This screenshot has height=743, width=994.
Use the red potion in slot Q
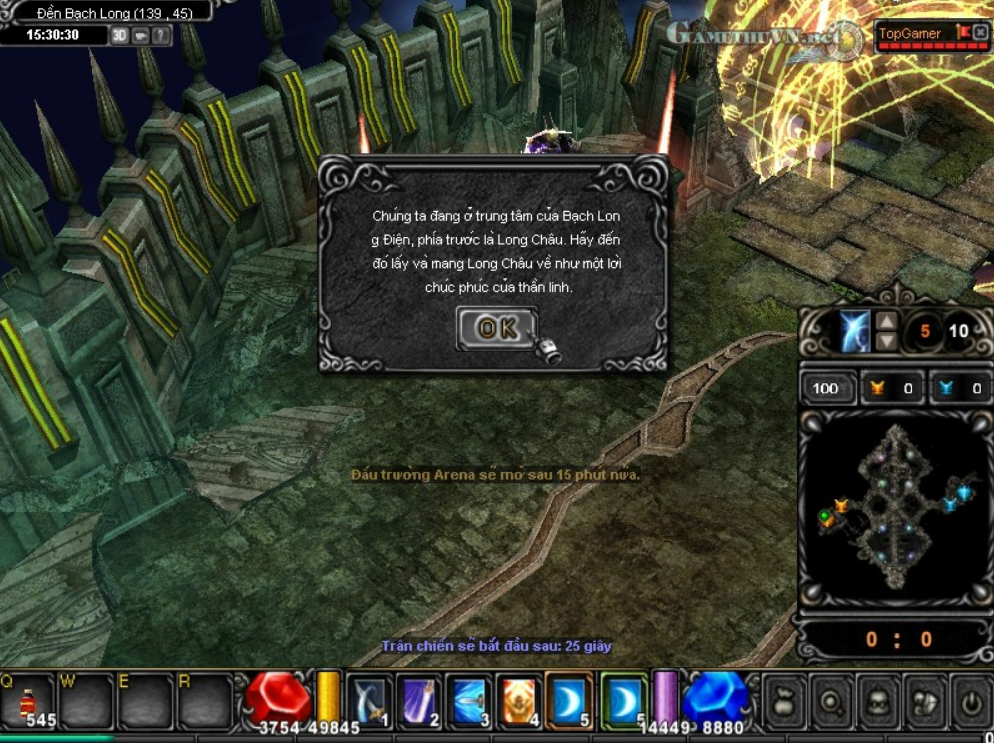click(x=27, y=700)
